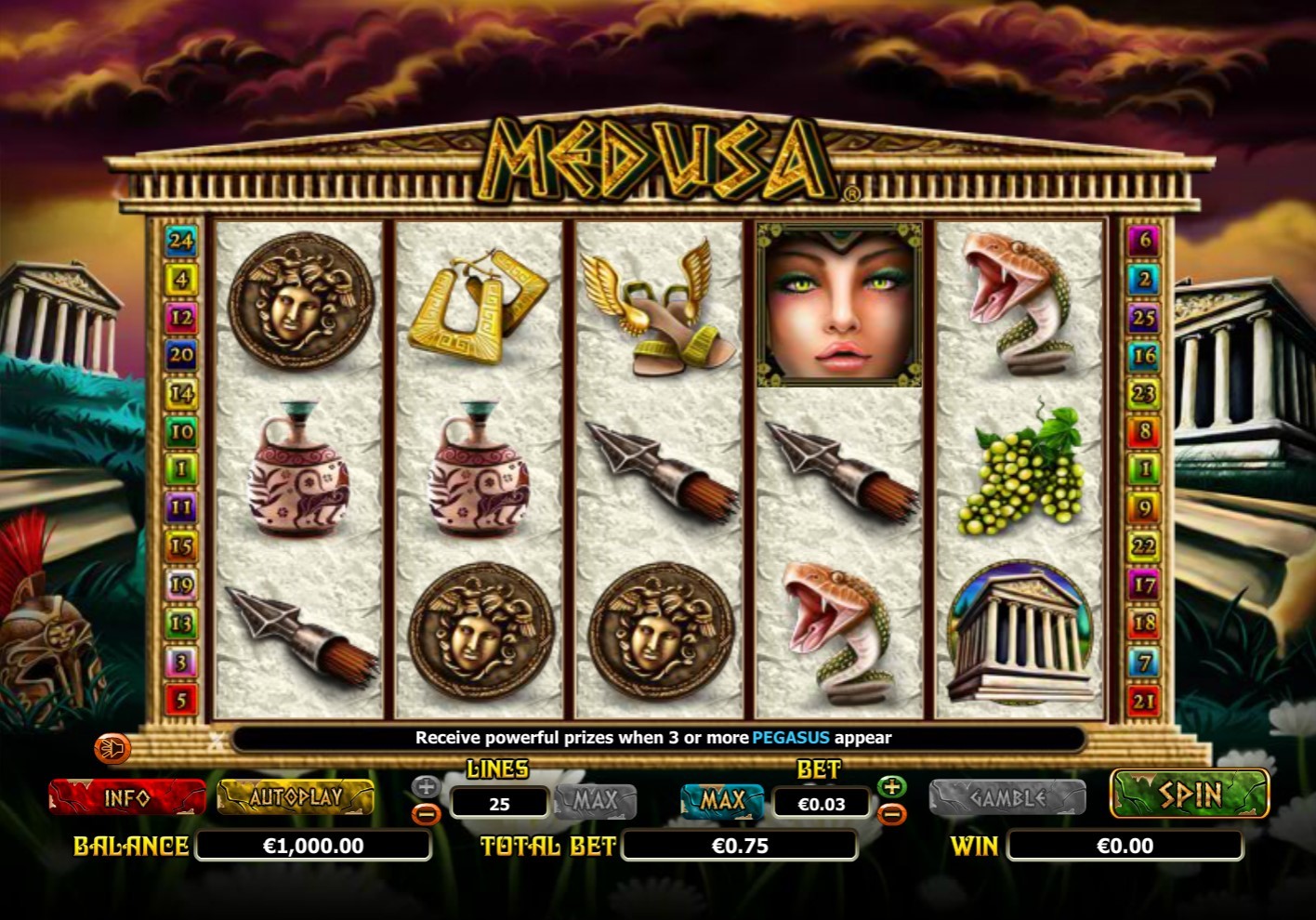Toggle sound with the orange speaker icon
The width and height of the screenshot is (1316, 920).
pyautogui.click(x=112, y=747)
